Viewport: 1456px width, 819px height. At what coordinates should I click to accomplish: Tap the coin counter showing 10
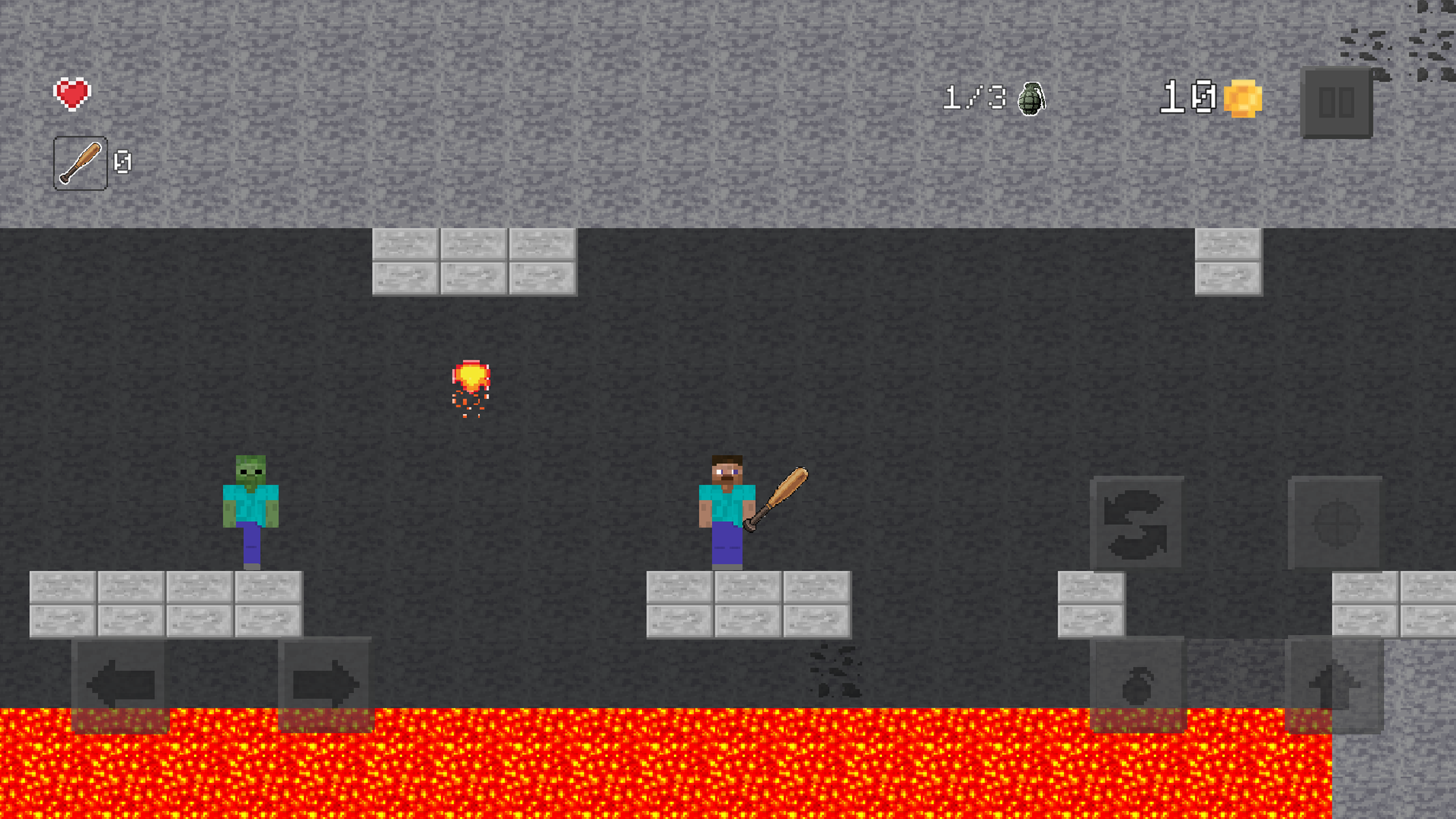click(1188, 96)
